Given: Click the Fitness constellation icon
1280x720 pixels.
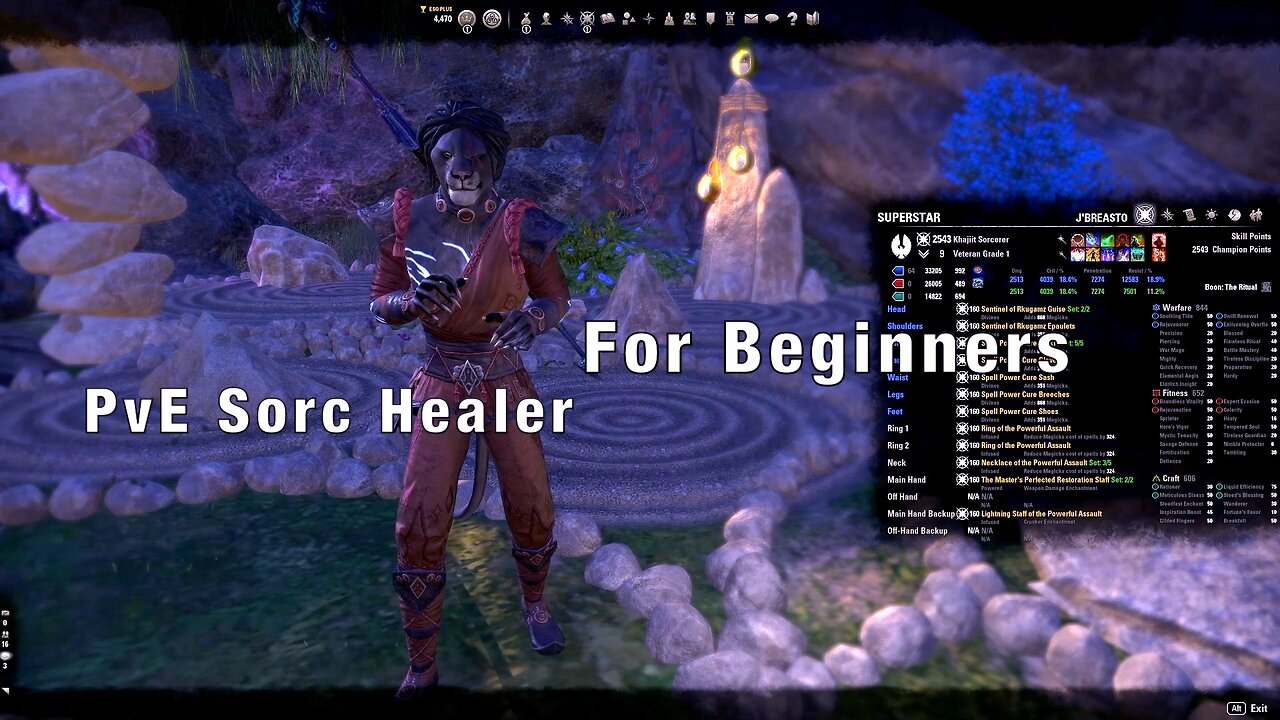Looking at the screenshot, I should pyautogui.click(x=1155, y=394).
